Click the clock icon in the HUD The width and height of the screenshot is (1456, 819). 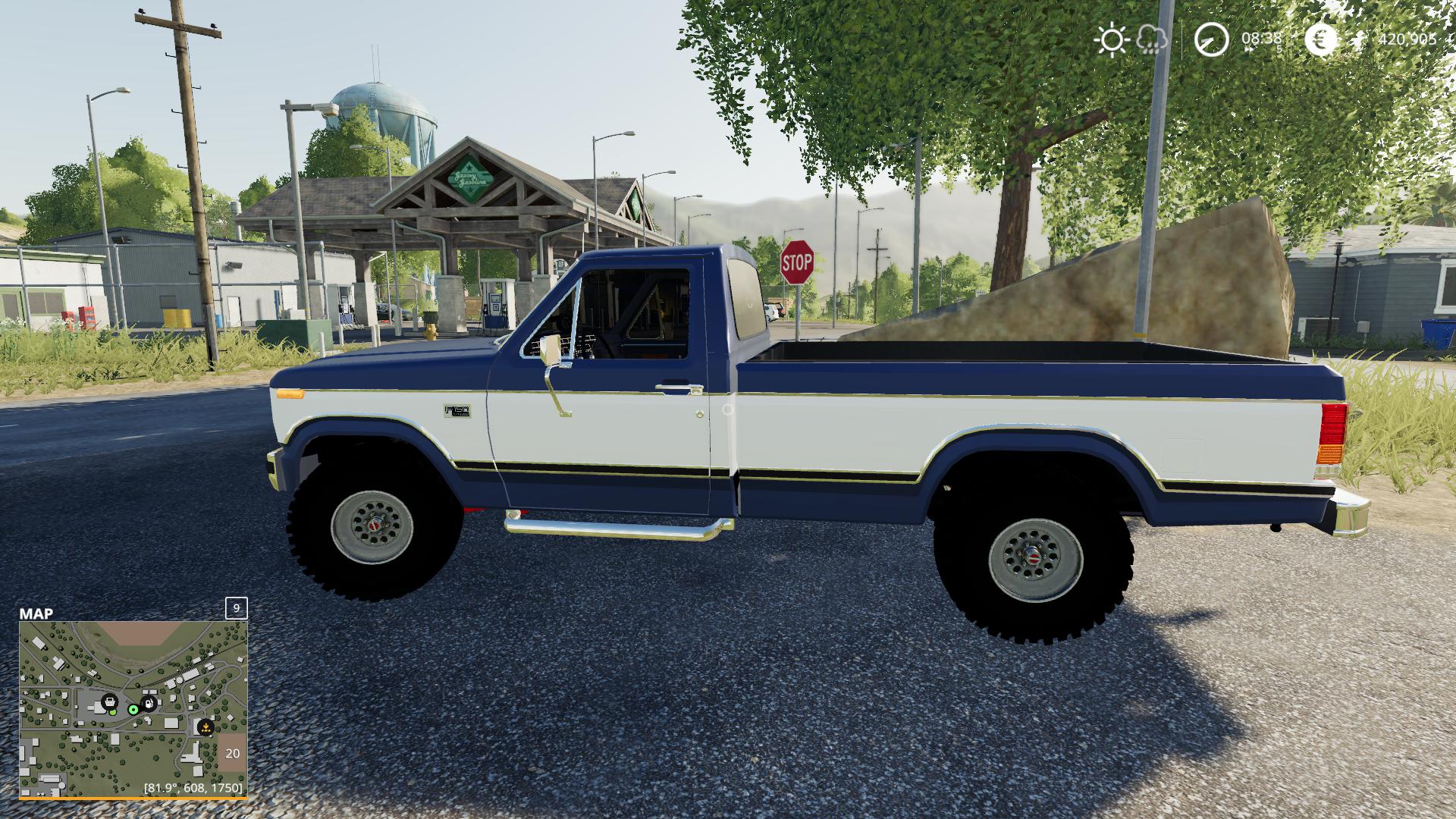(x=1211, y=39)
